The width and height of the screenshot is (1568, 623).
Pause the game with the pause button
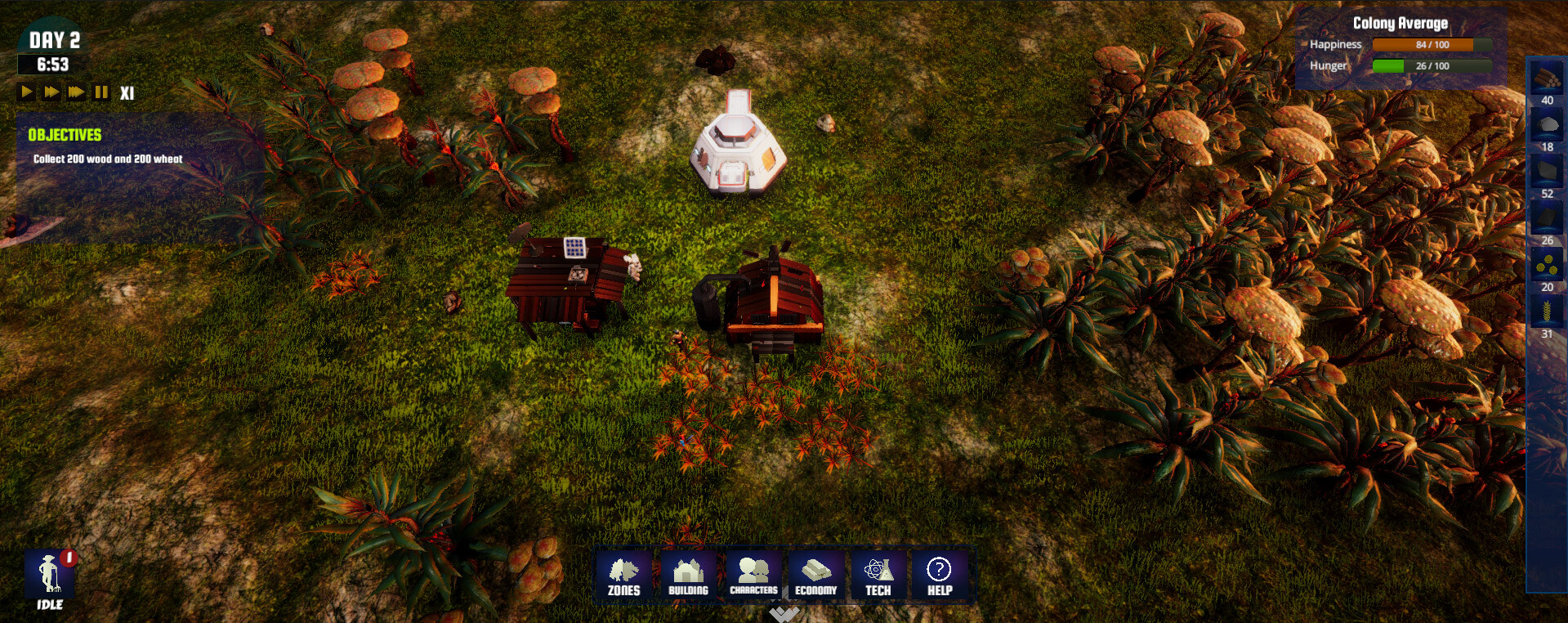(100, 92)
